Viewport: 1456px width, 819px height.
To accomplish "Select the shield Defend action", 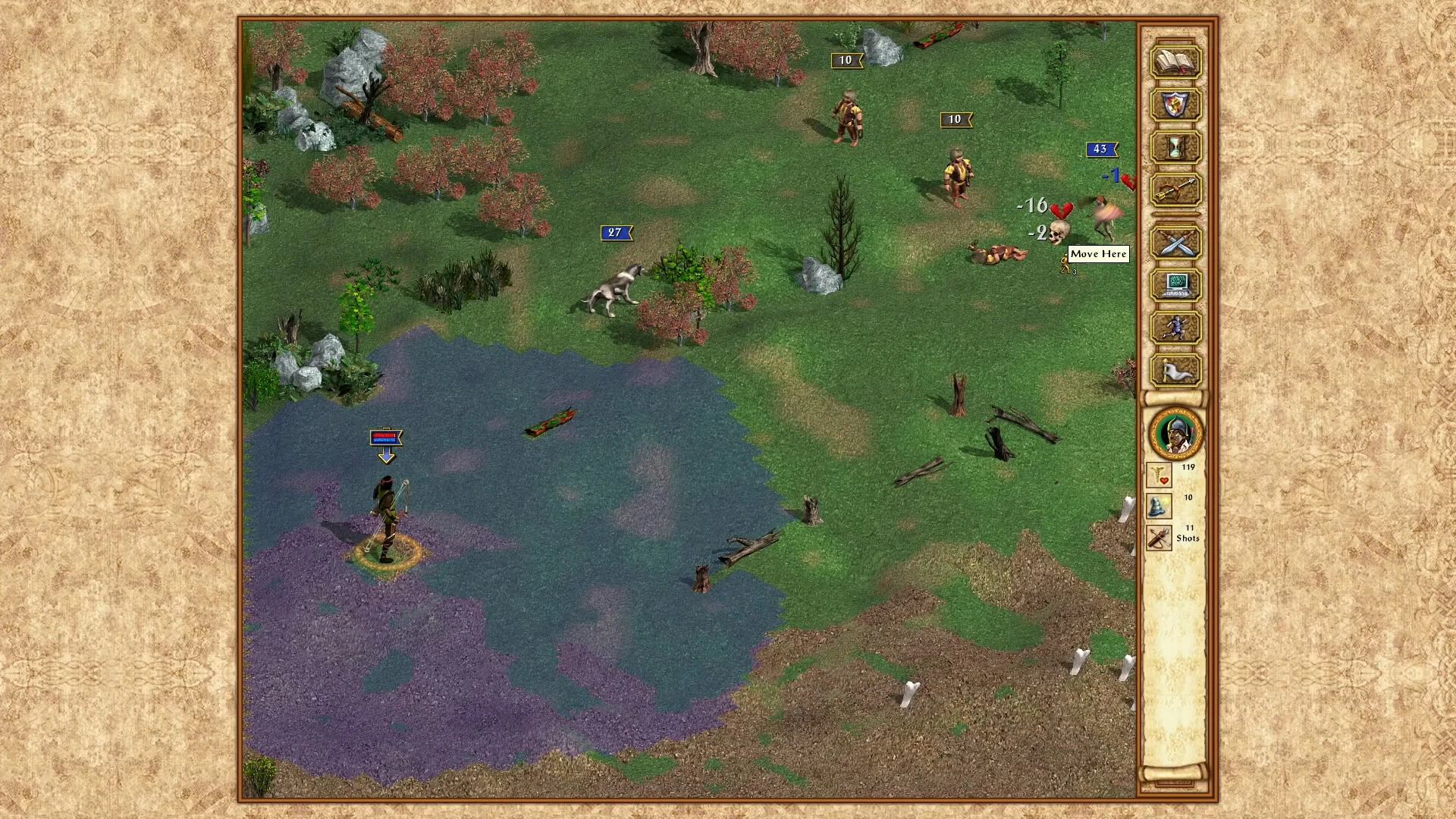I will coord(1175,106).
